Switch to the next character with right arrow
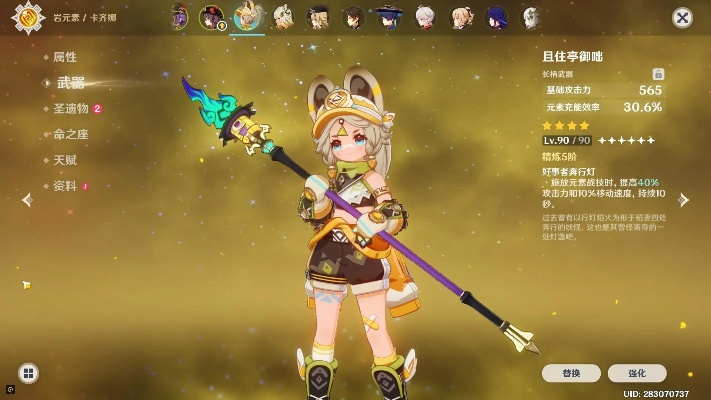Image resolution: width=711 pixels, height=400 pixels. point(684,200)
